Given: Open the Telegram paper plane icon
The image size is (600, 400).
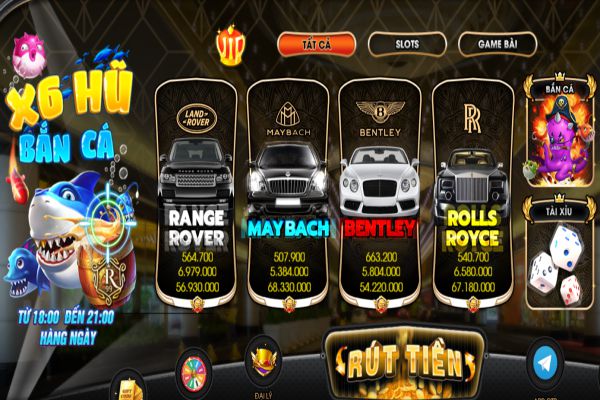Looking at the screenshot, I should (x=545, y=364).
